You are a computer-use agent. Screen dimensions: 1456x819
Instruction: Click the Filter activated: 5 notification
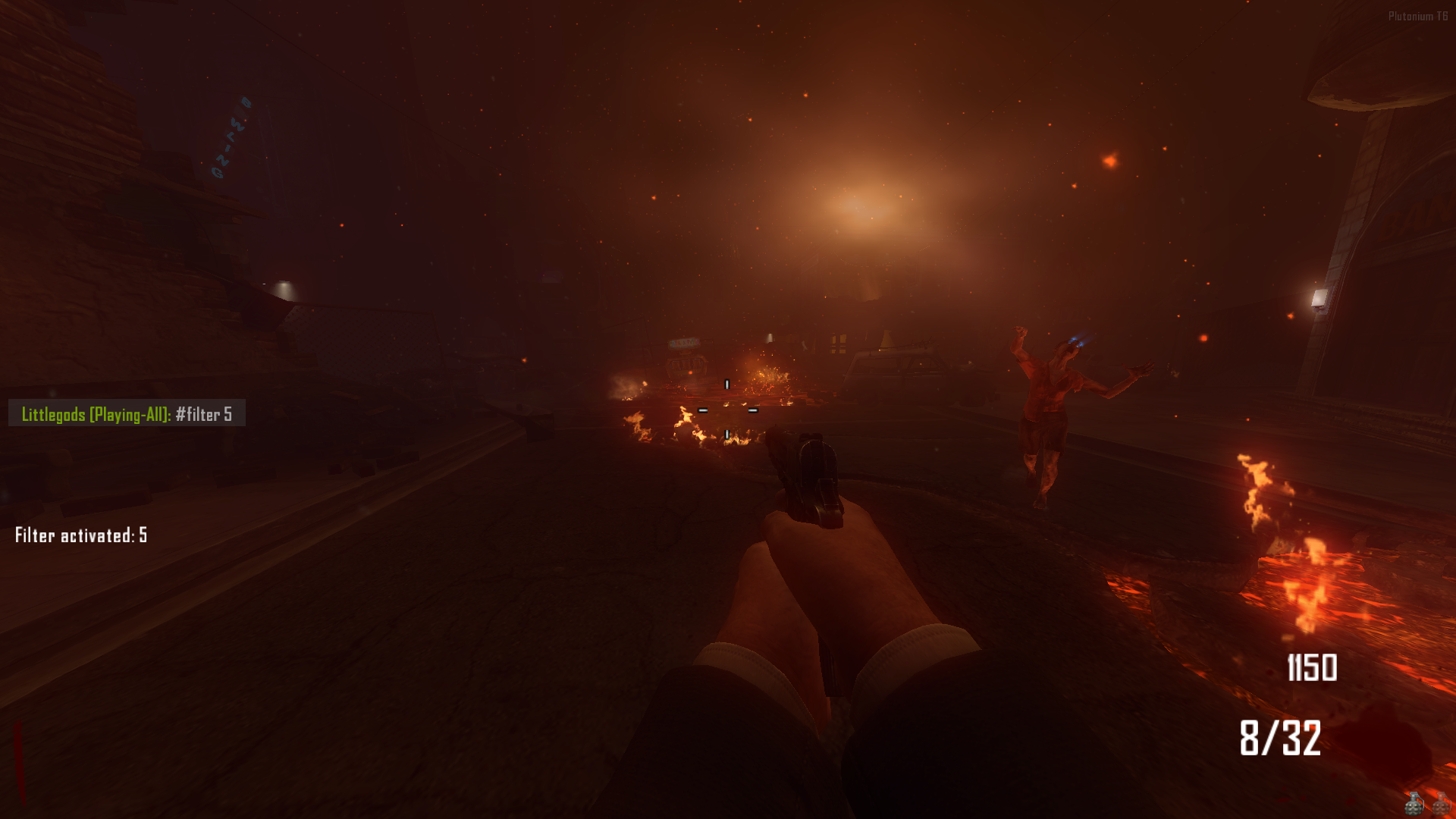click(79, 535)
